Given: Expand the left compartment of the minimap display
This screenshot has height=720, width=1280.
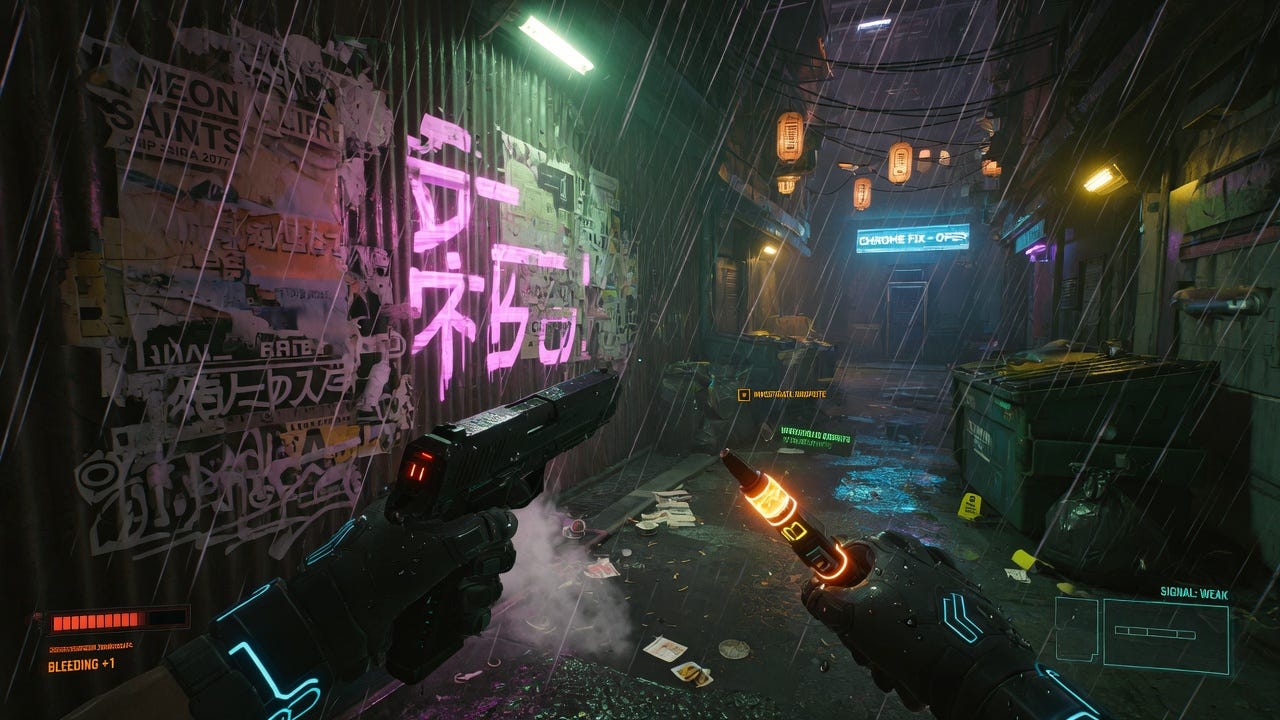Looking at the screenshot, I should [1076, 627].
